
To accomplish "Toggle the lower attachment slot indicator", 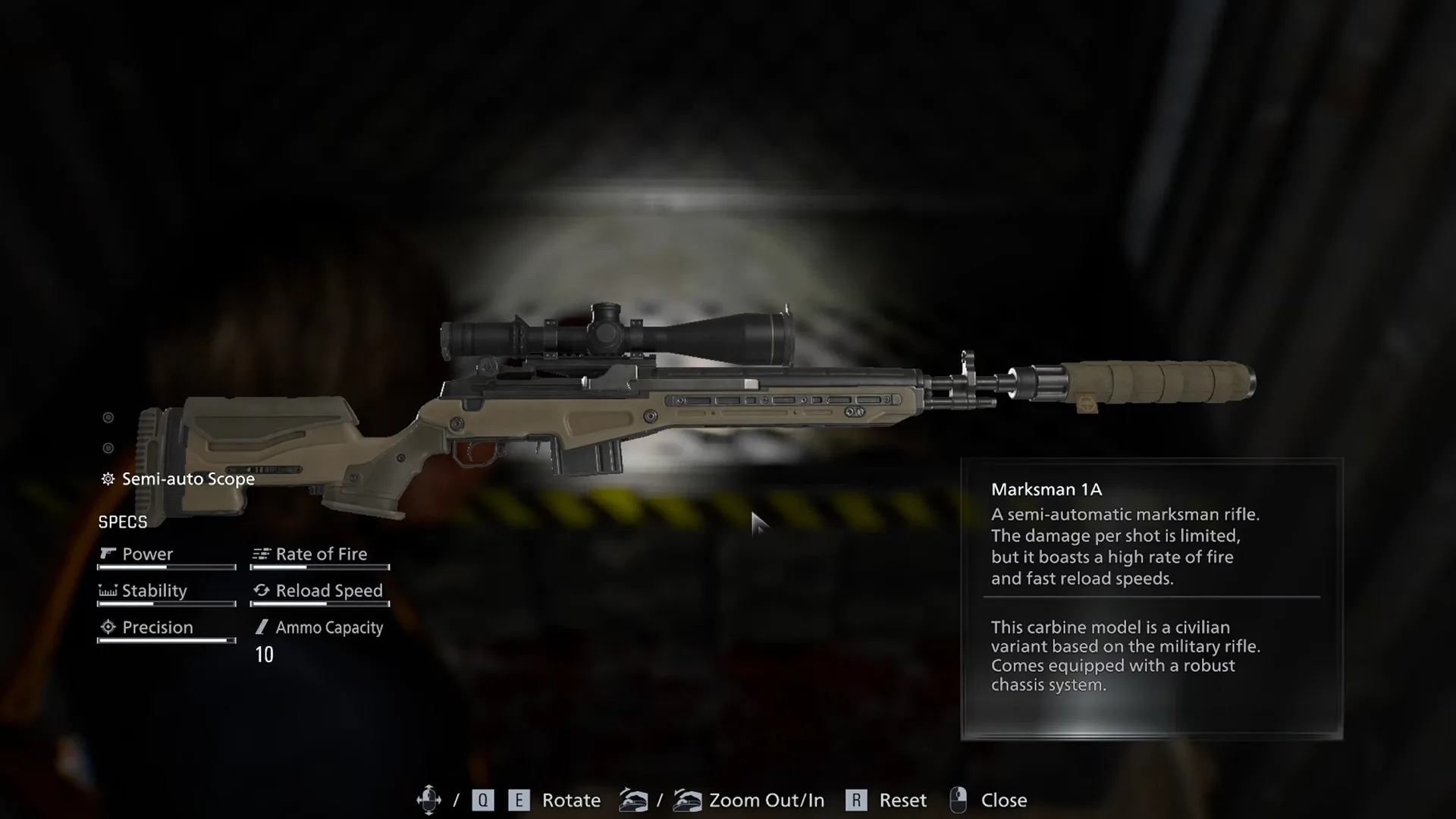I will point(108,449).
